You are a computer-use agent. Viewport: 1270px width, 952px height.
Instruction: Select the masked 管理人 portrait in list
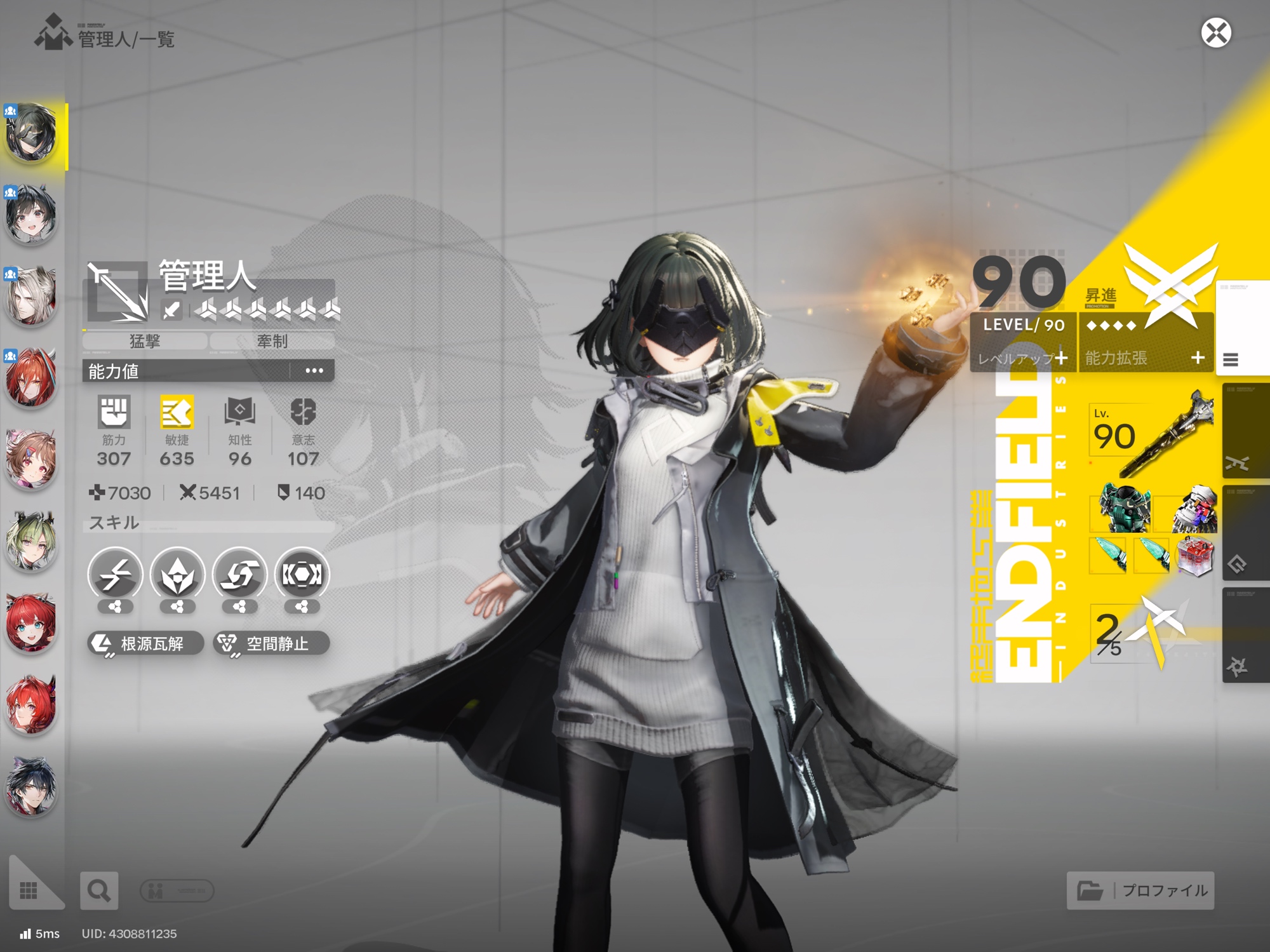click(x=30, y=133)
